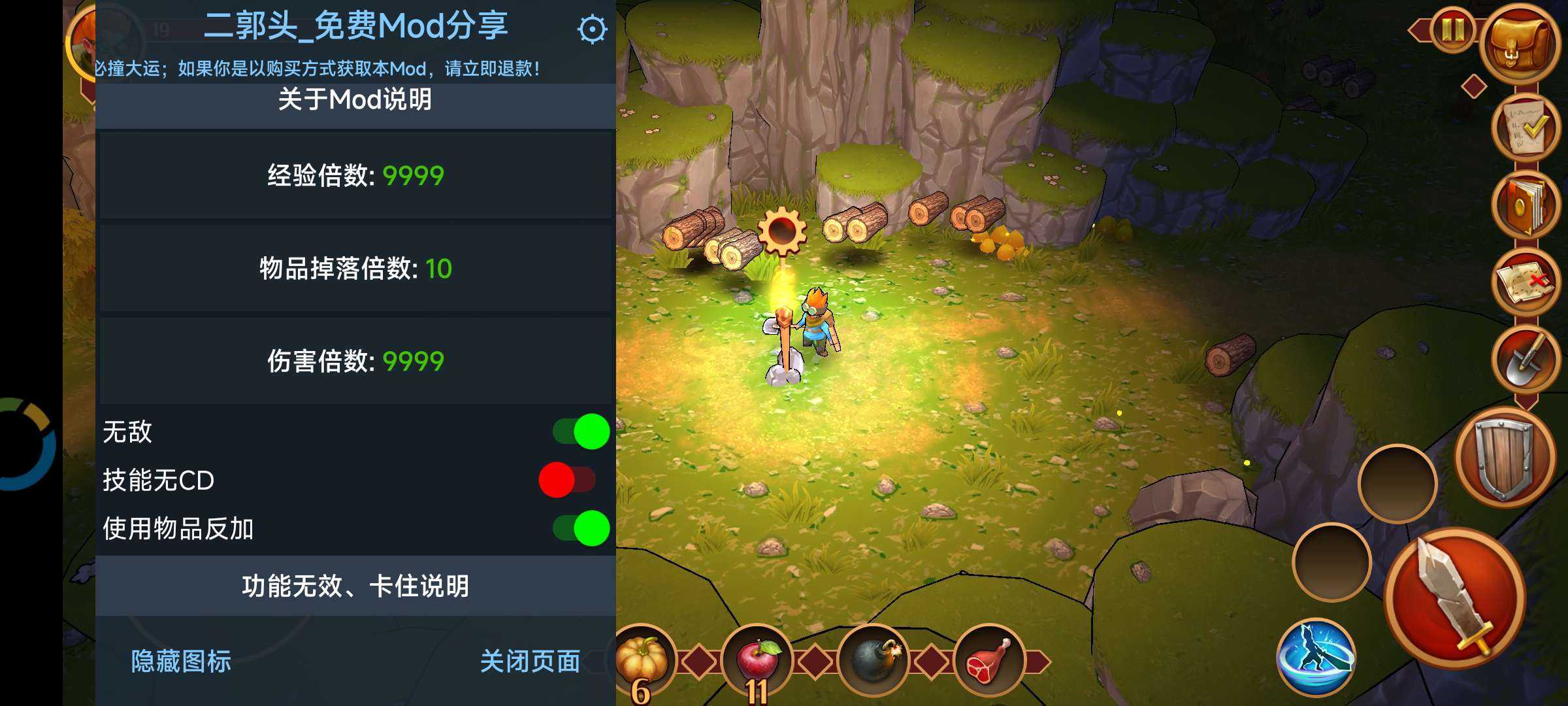The width and height of the screenshot is (1568, 706).
Task: Attack with the sword button
Action: [1454, 597]
